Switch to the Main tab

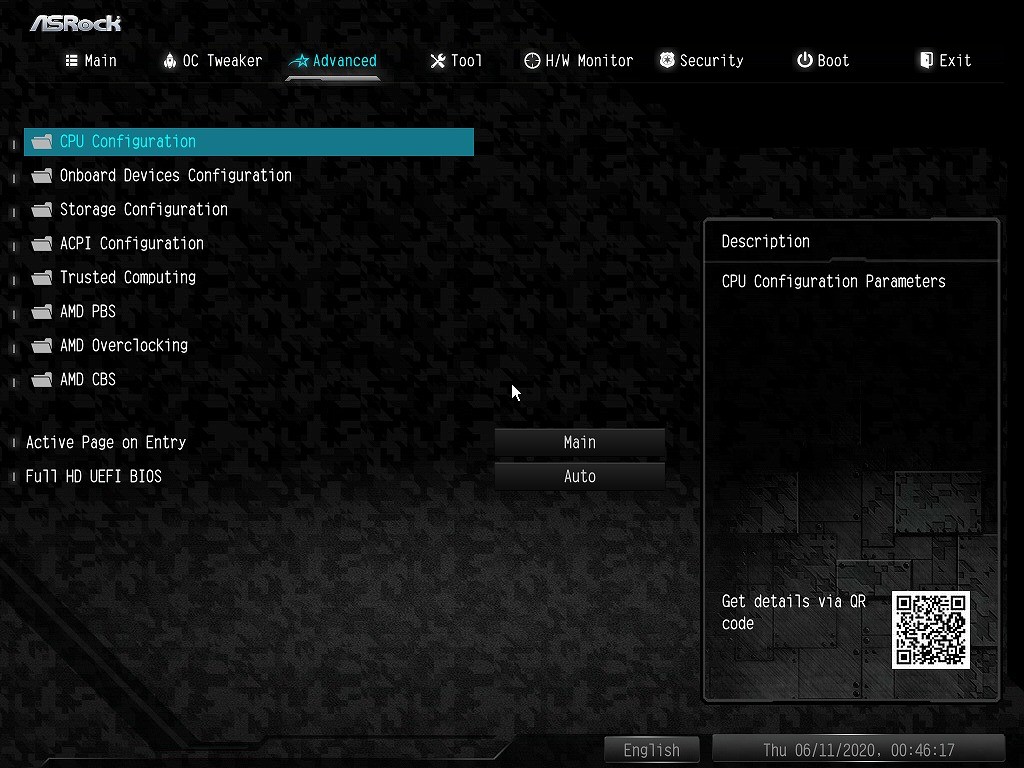click(x=91, y=61)
